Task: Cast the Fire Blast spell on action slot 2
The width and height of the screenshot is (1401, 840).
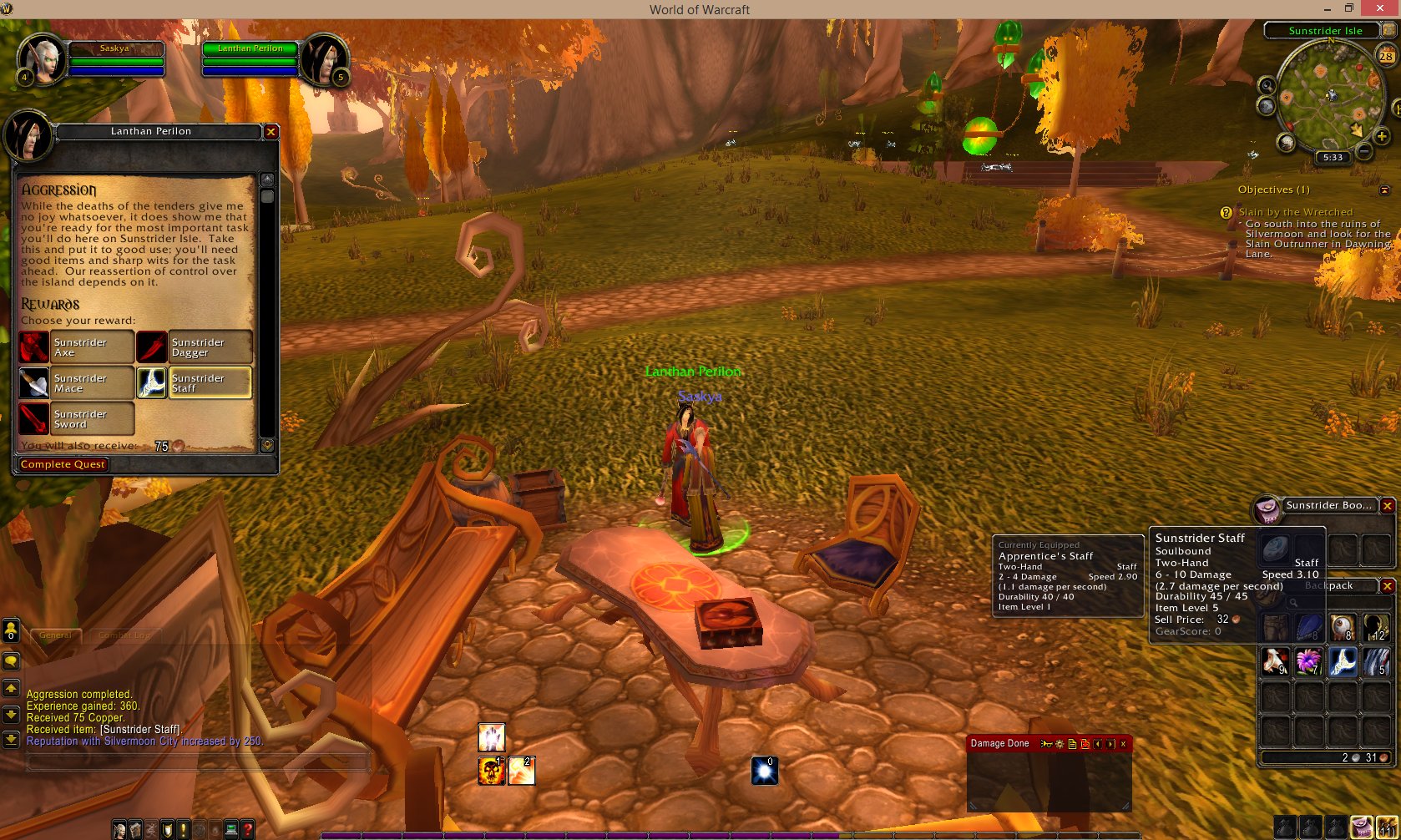Action: 524,770
